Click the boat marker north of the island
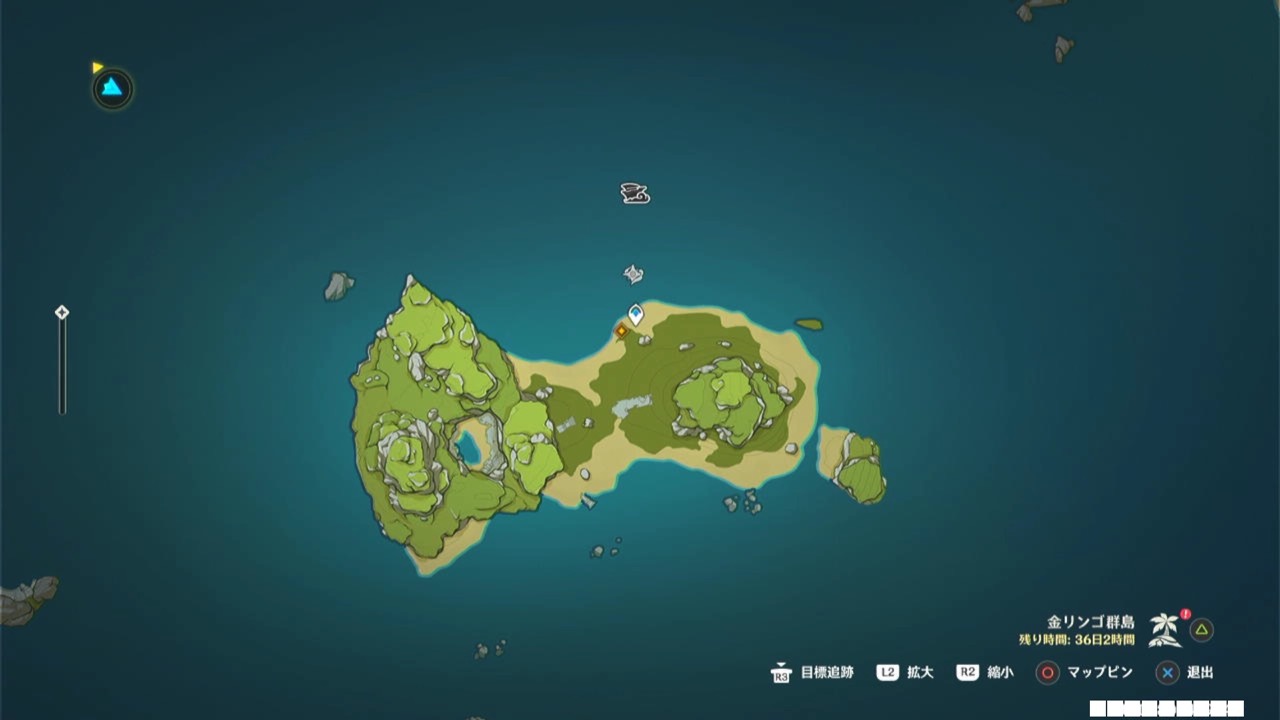Image resolution: width=1280 pixels, height=720 pixels. (634, 193)
